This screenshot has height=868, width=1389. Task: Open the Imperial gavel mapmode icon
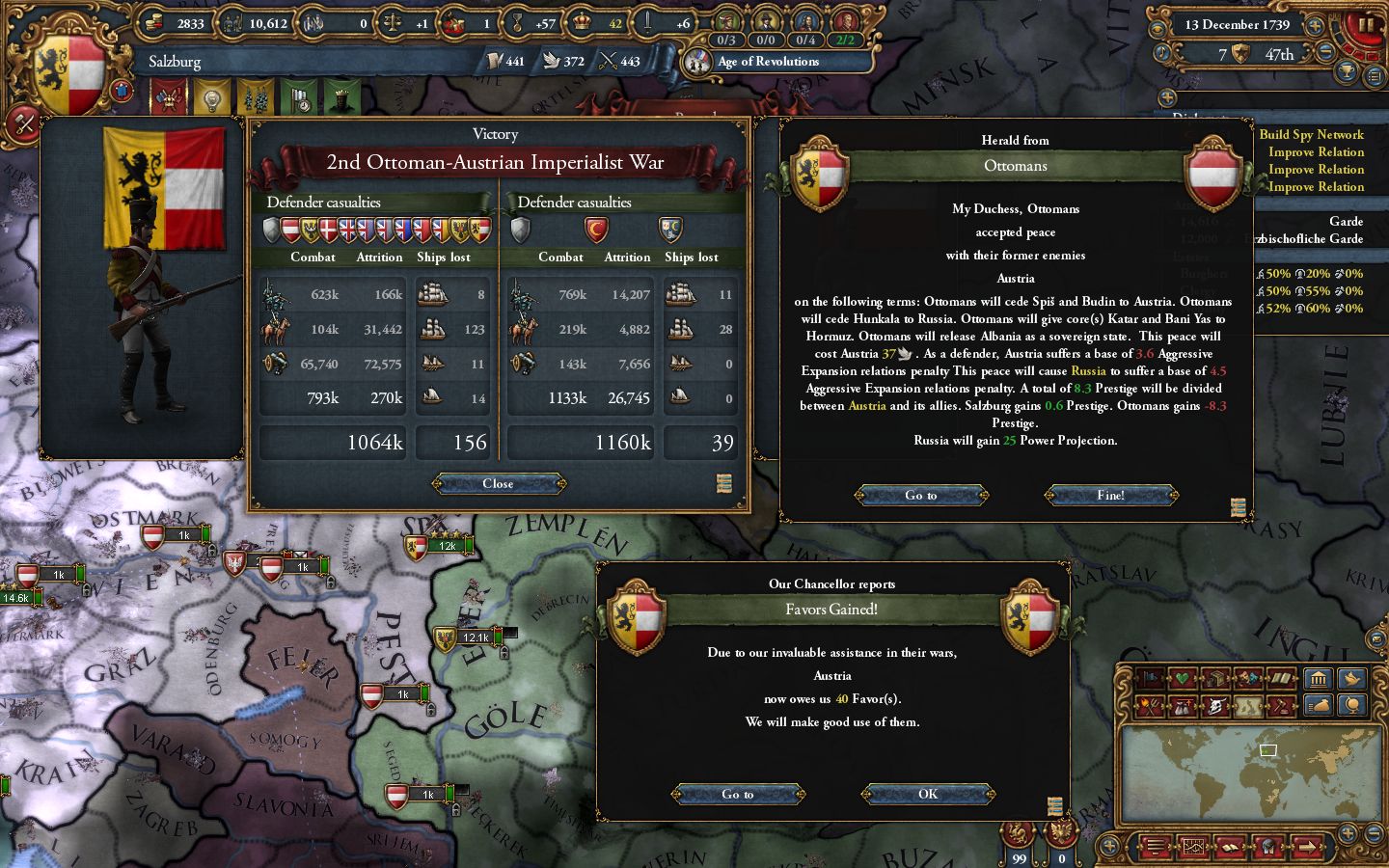(x=1281, y=706)
